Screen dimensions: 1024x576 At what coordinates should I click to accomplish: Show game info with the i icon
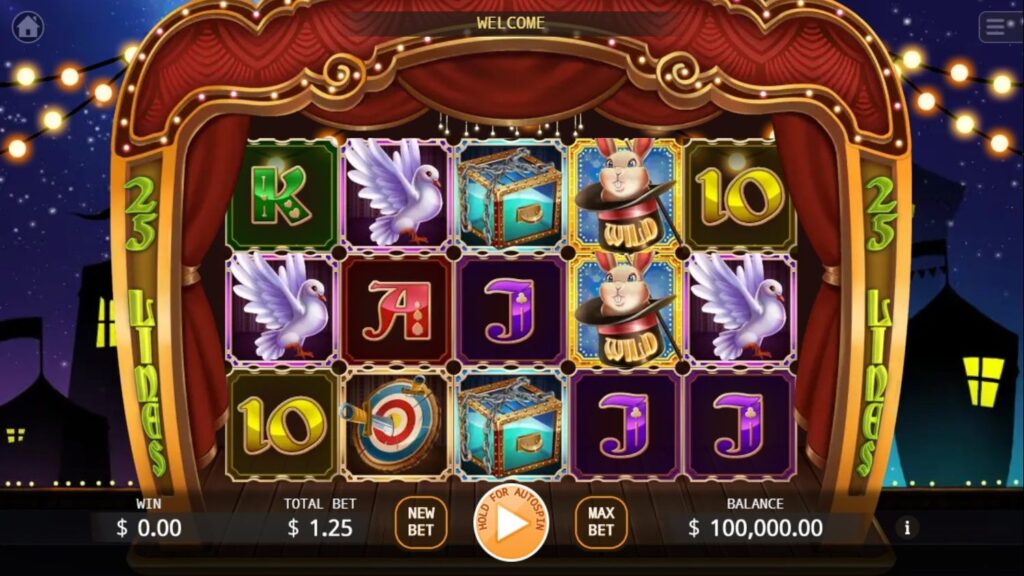908,527
